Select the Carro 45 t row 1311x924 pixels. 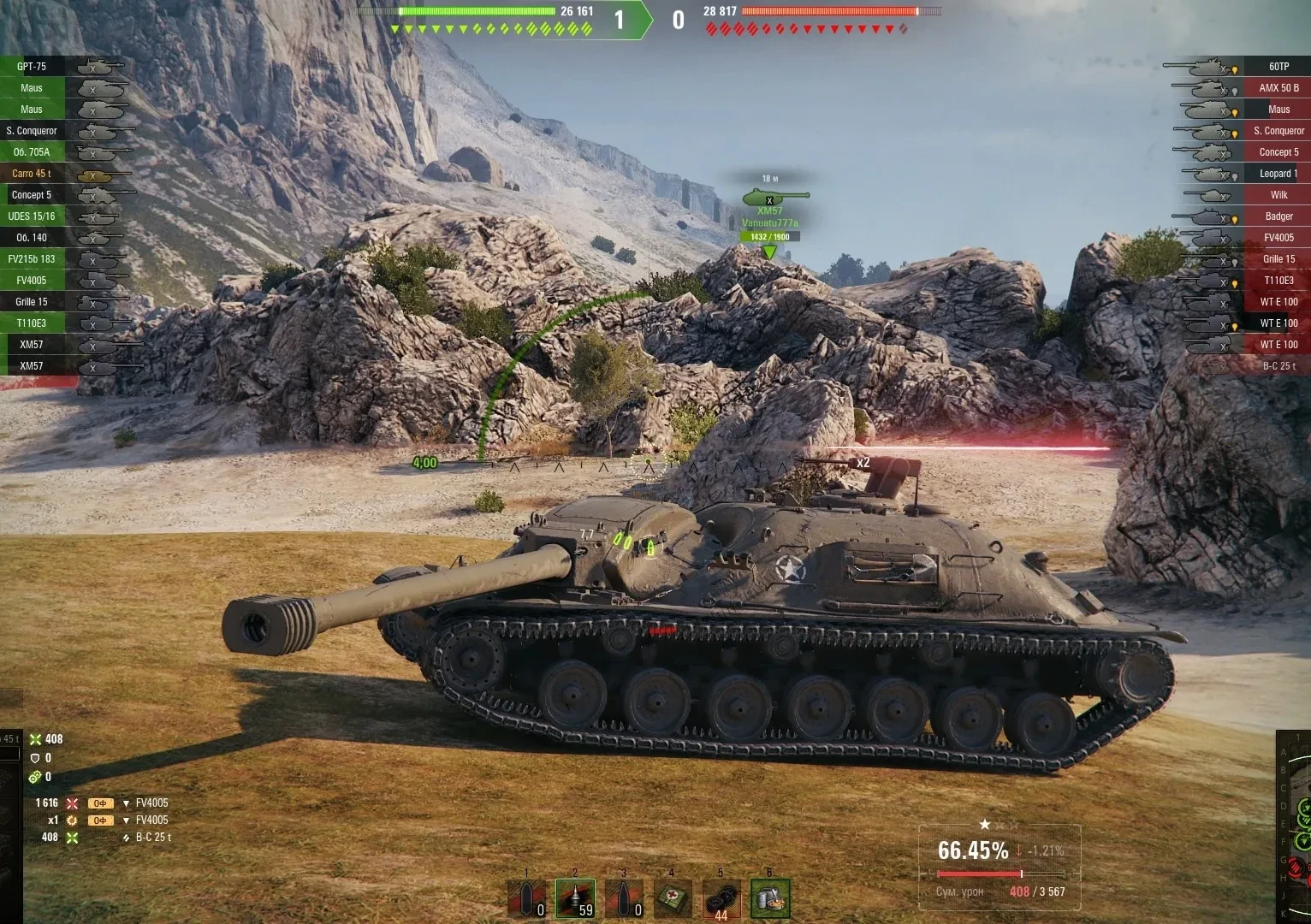click(x=32, y=174)
